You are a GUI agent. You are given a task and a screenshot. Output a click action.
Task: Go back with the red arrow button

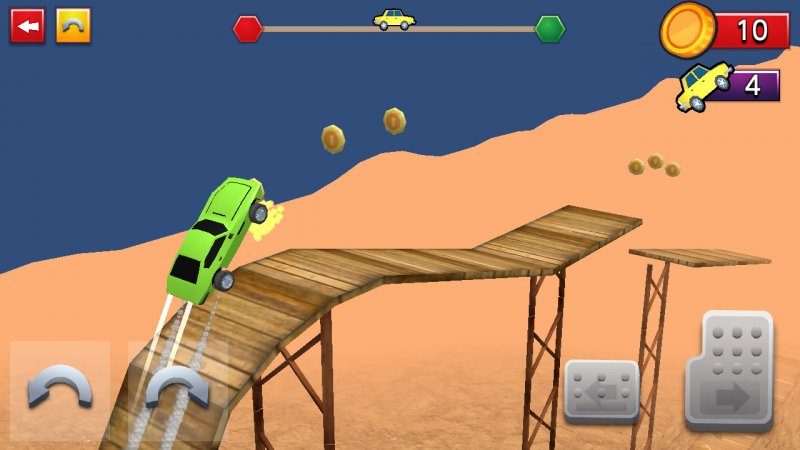(x=27, y=26)
